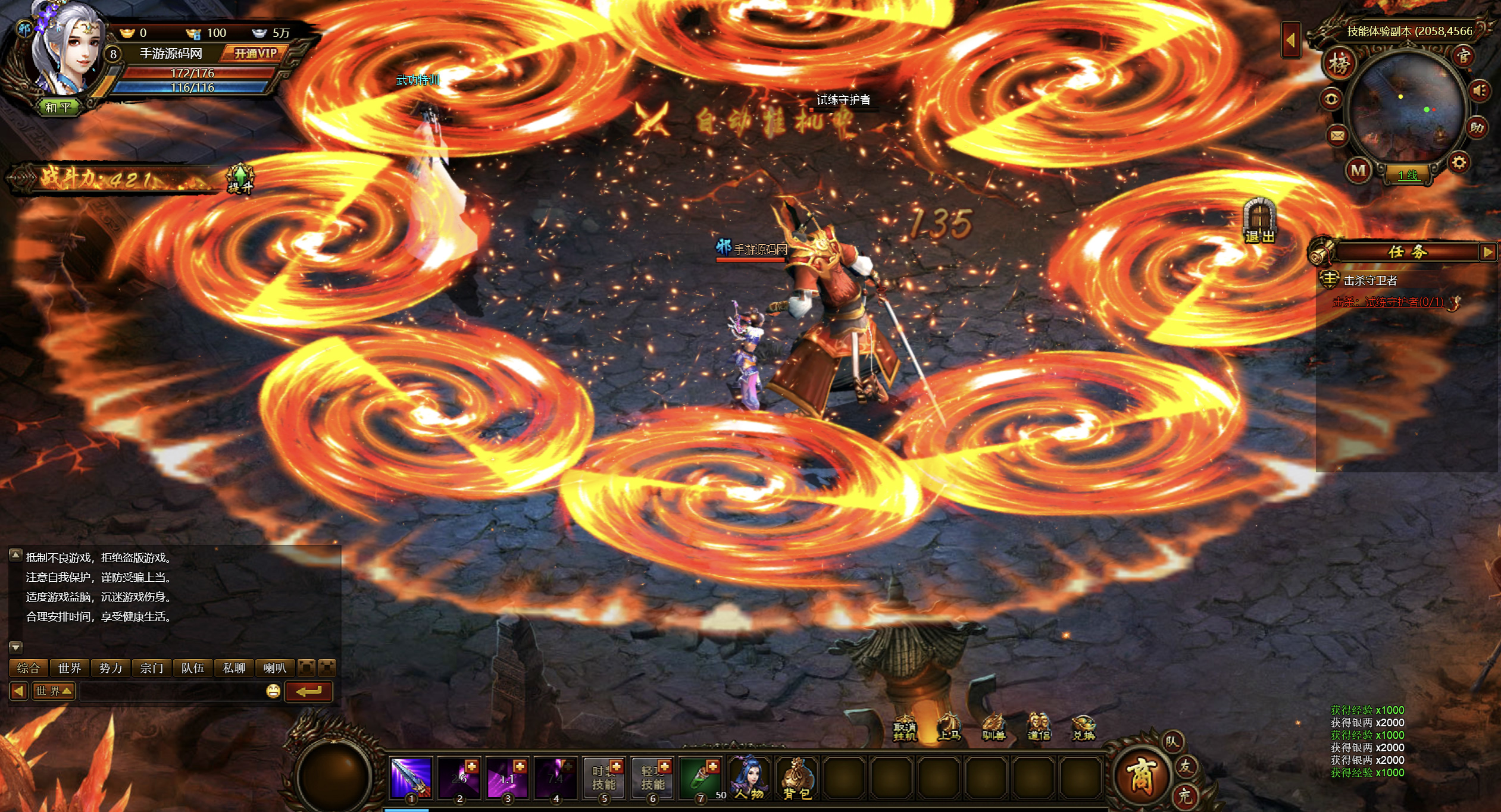The width and height of the screenshot is (1501, 812).
Task: Click the 提升 power upgrade arrow
Action: click(240, 178)
